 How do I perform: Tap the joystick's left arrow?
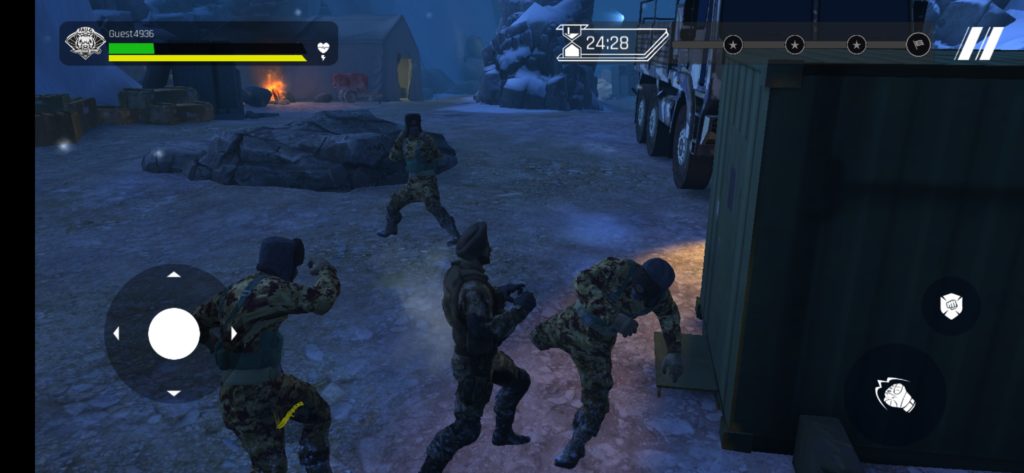(115, 334)
